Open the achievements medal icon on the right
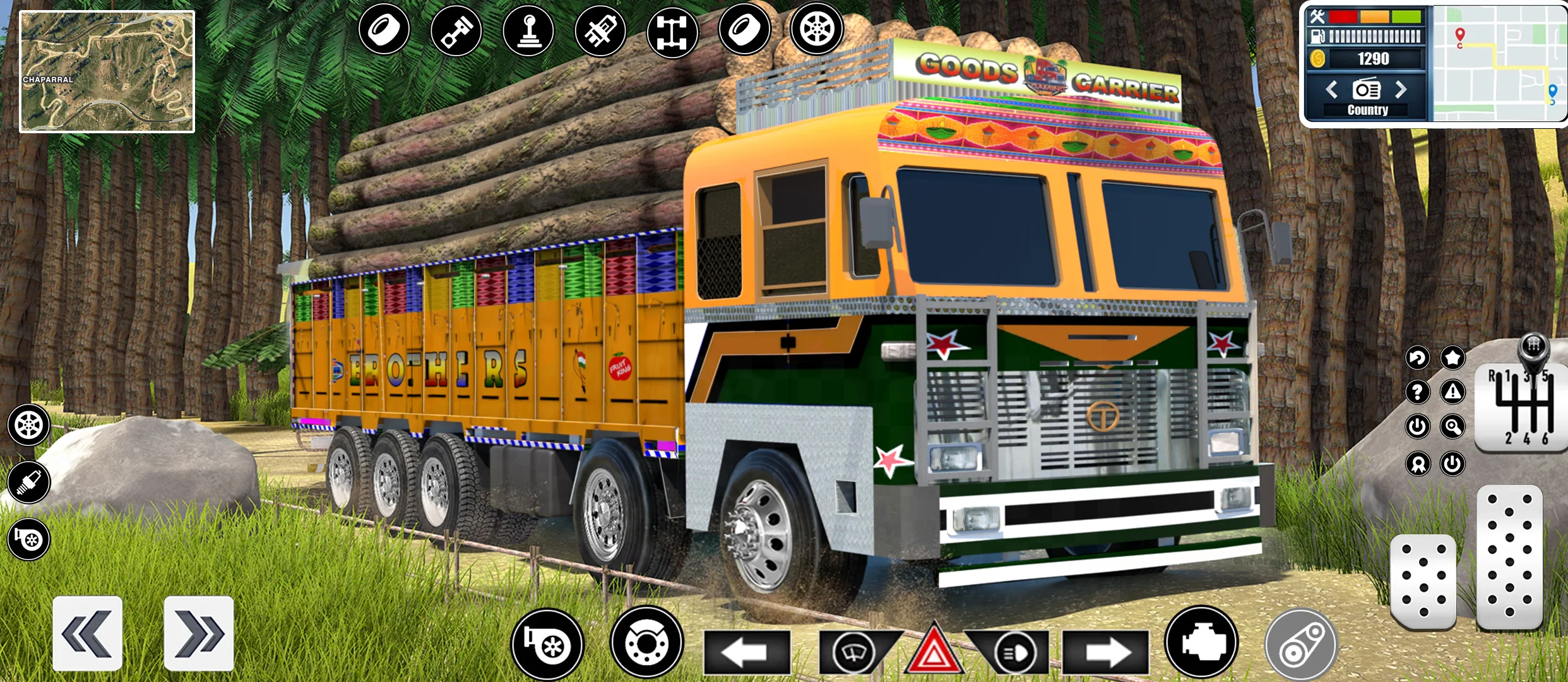The image size is (1568, 682). (x=1418, y=464)
